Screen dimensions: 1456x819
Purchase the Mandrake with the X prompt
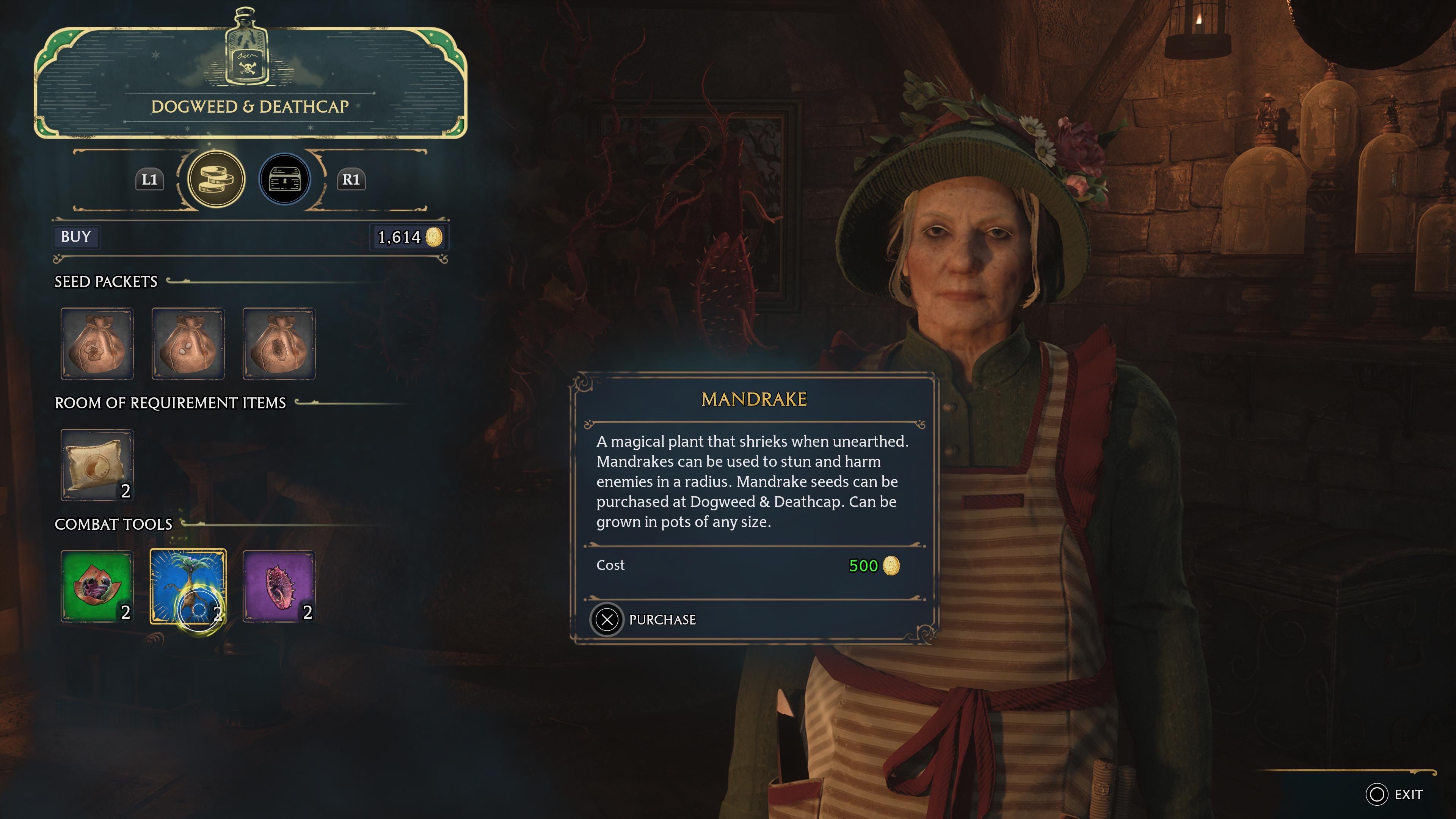pyautogui.click(x=607, y=620)
